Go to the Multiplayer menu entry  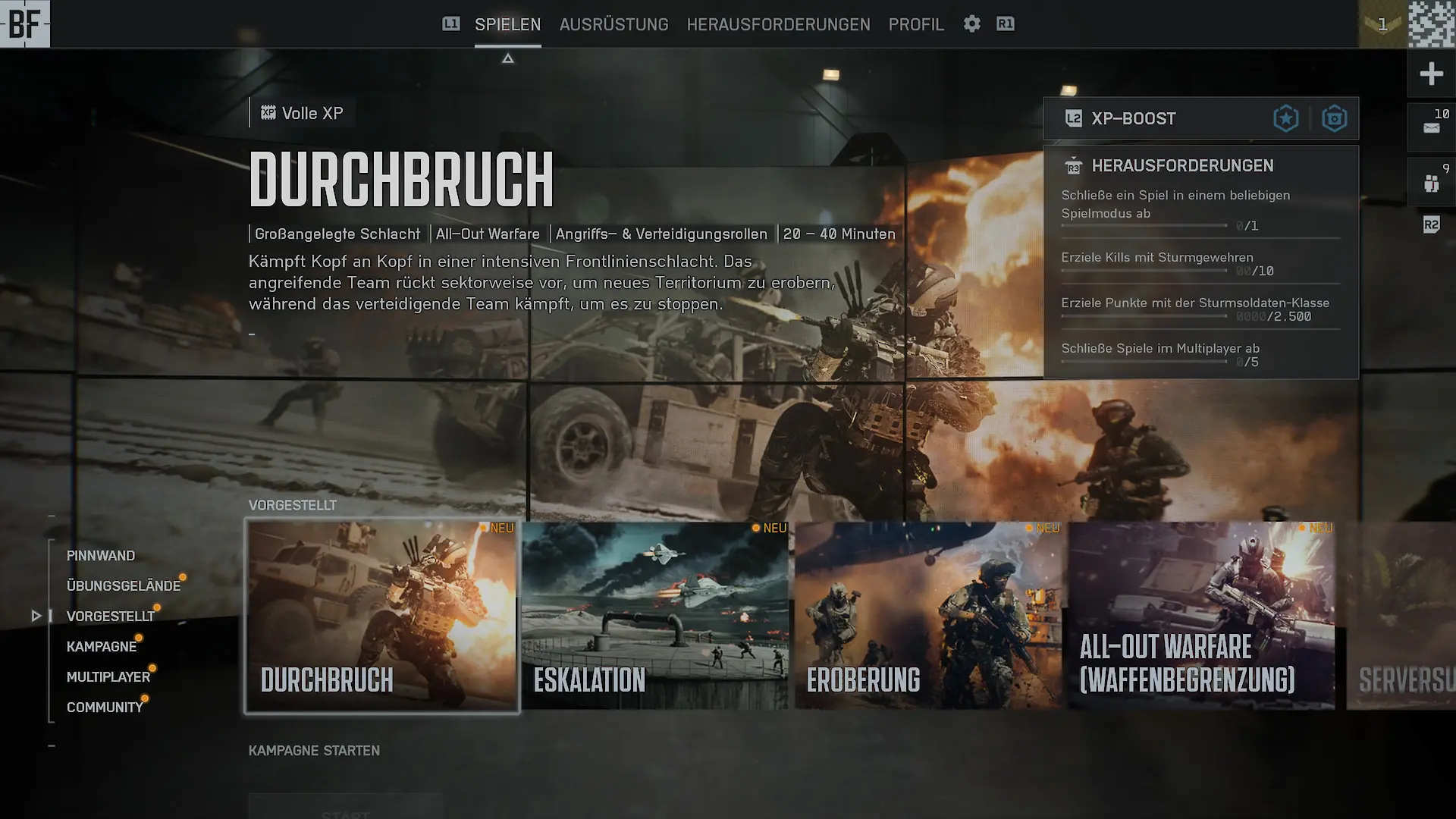[108, 677]
